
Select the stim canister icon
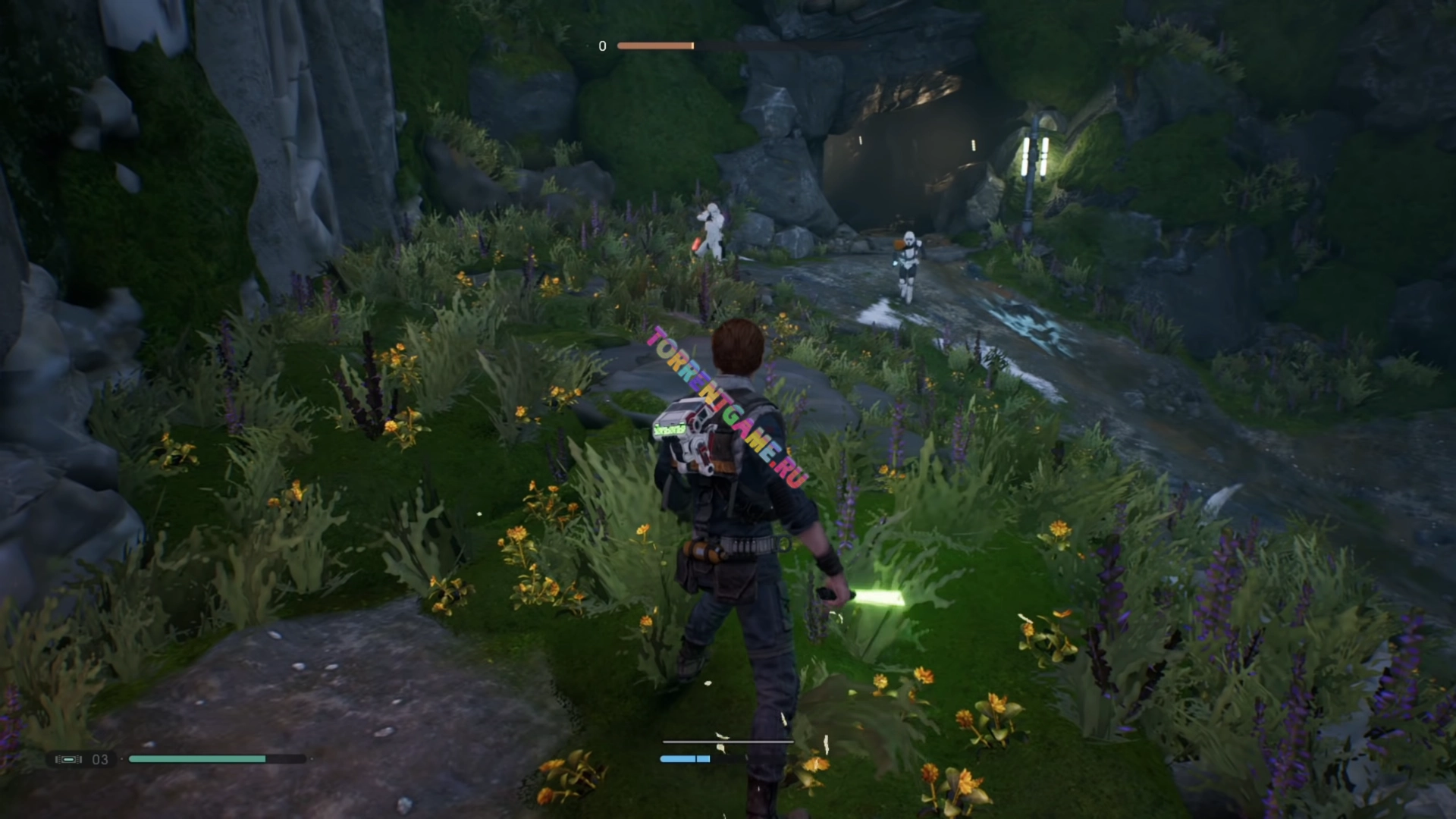[68, 759]
